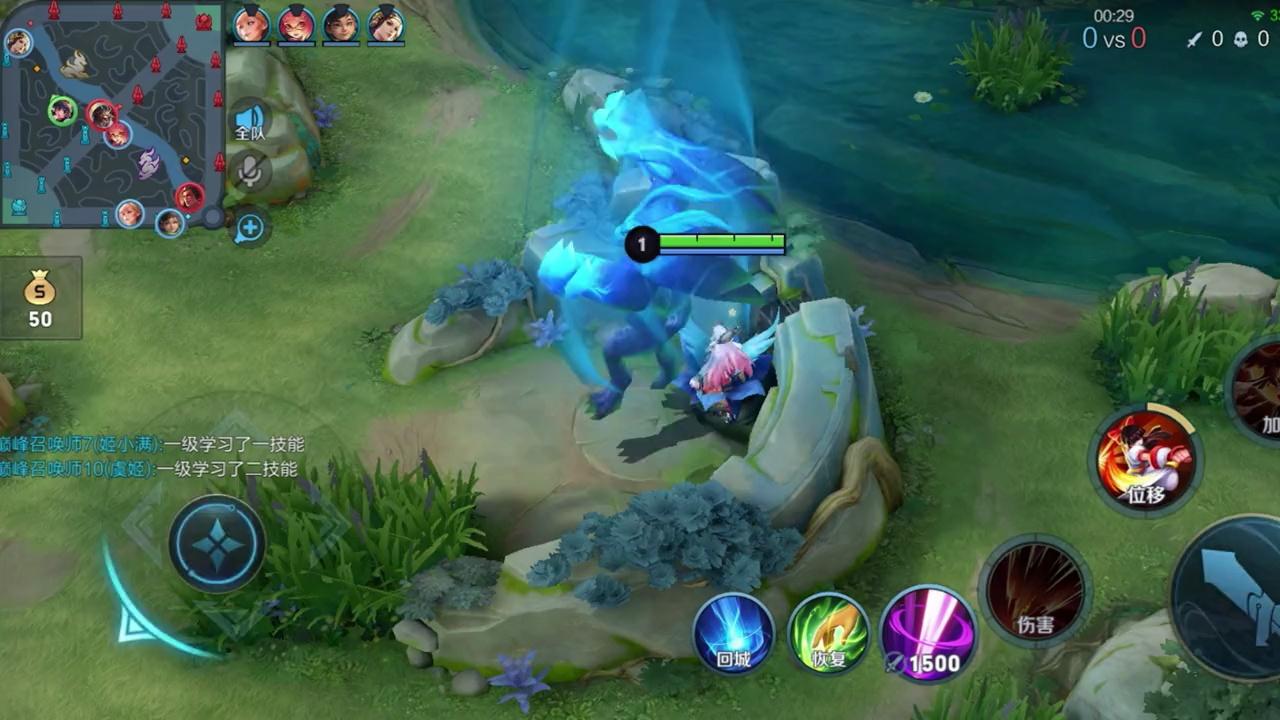The width and height of the screenshot is (1280, 720).
Task: Toggle the 全队 team voice speaker
Action: [249, 120]
